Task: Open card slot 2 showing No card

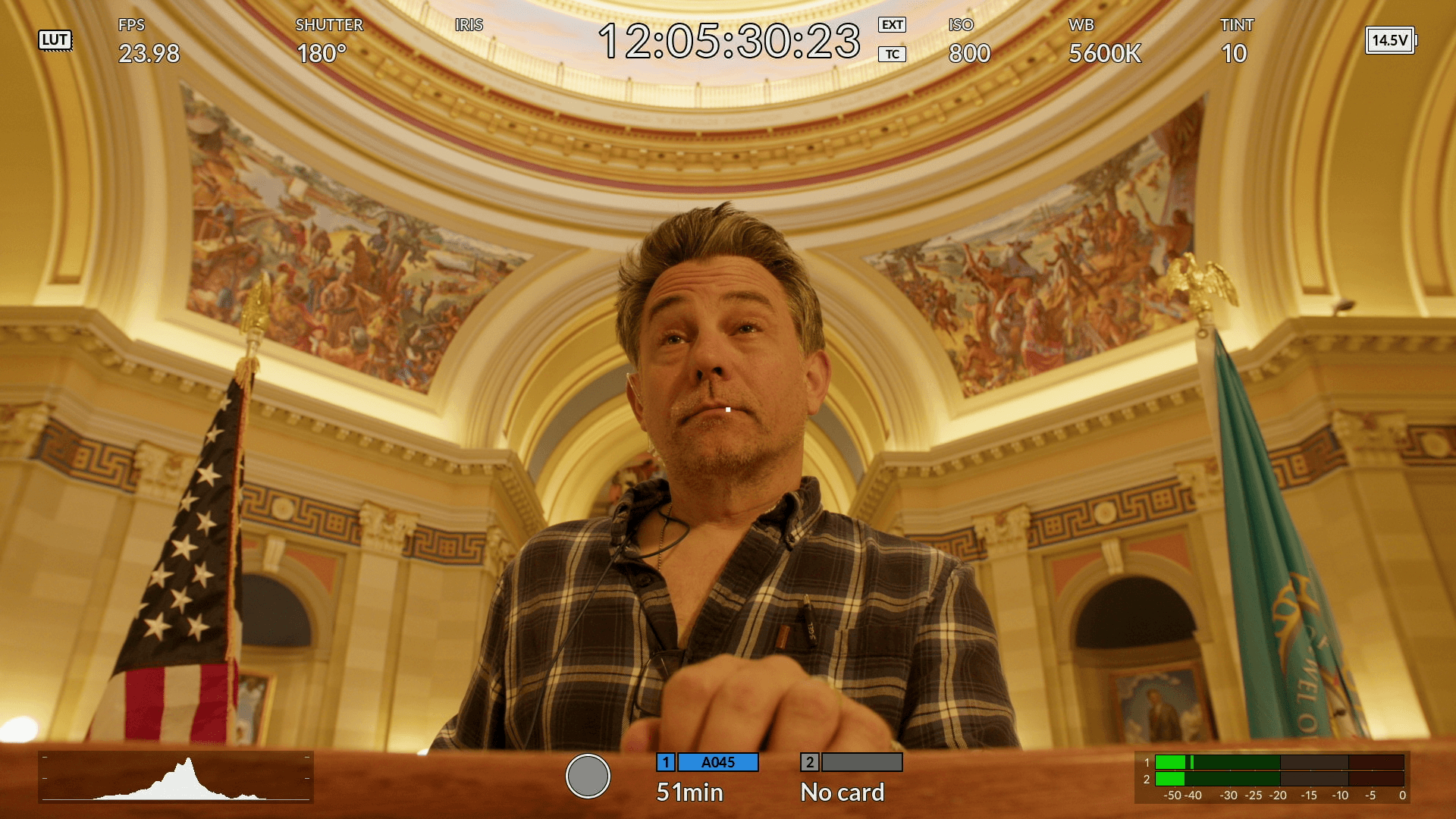Action: point(851,777)
